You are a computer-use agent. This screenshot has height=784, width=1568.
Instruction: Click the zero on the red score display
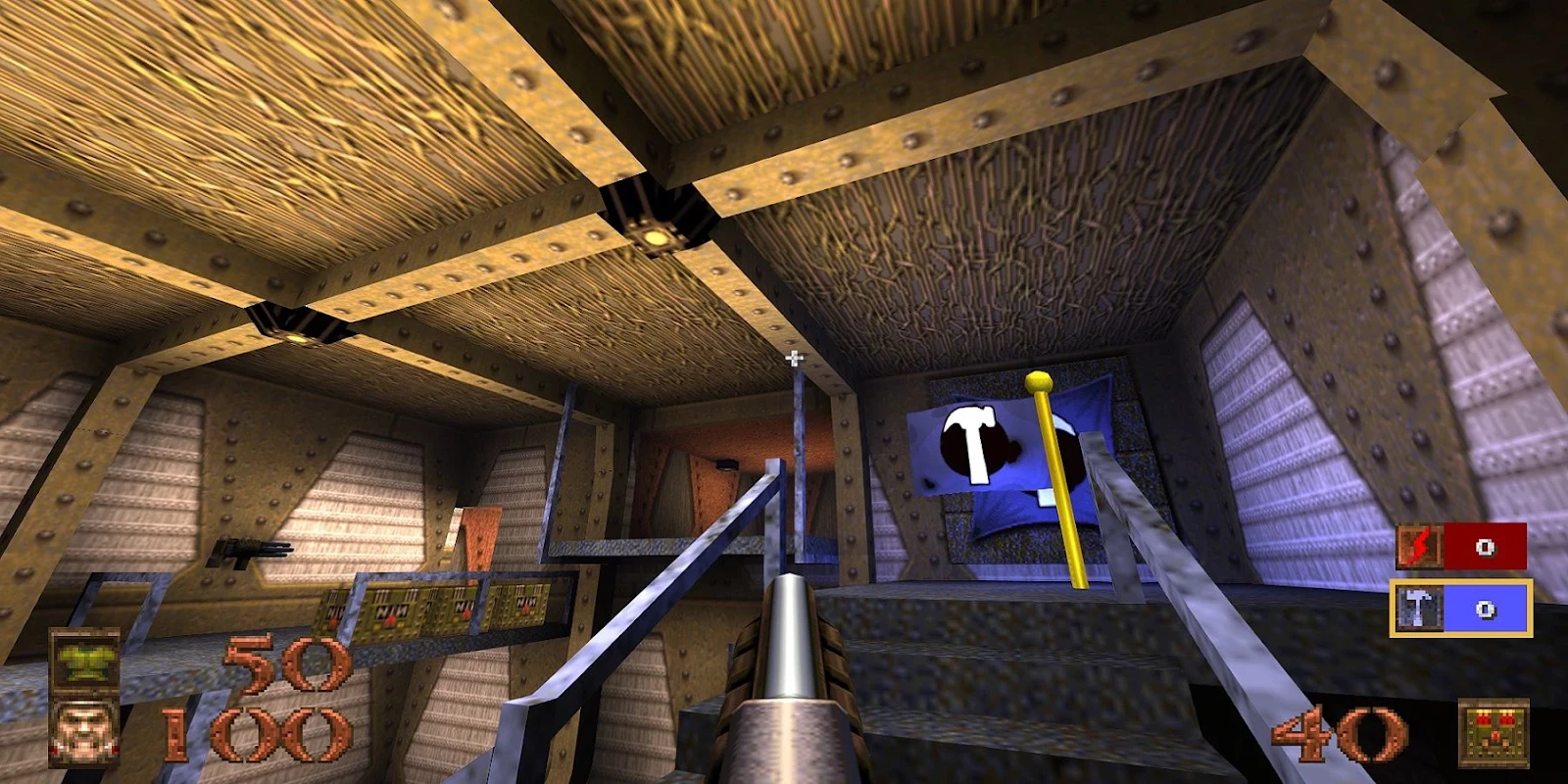point(1486,548)
